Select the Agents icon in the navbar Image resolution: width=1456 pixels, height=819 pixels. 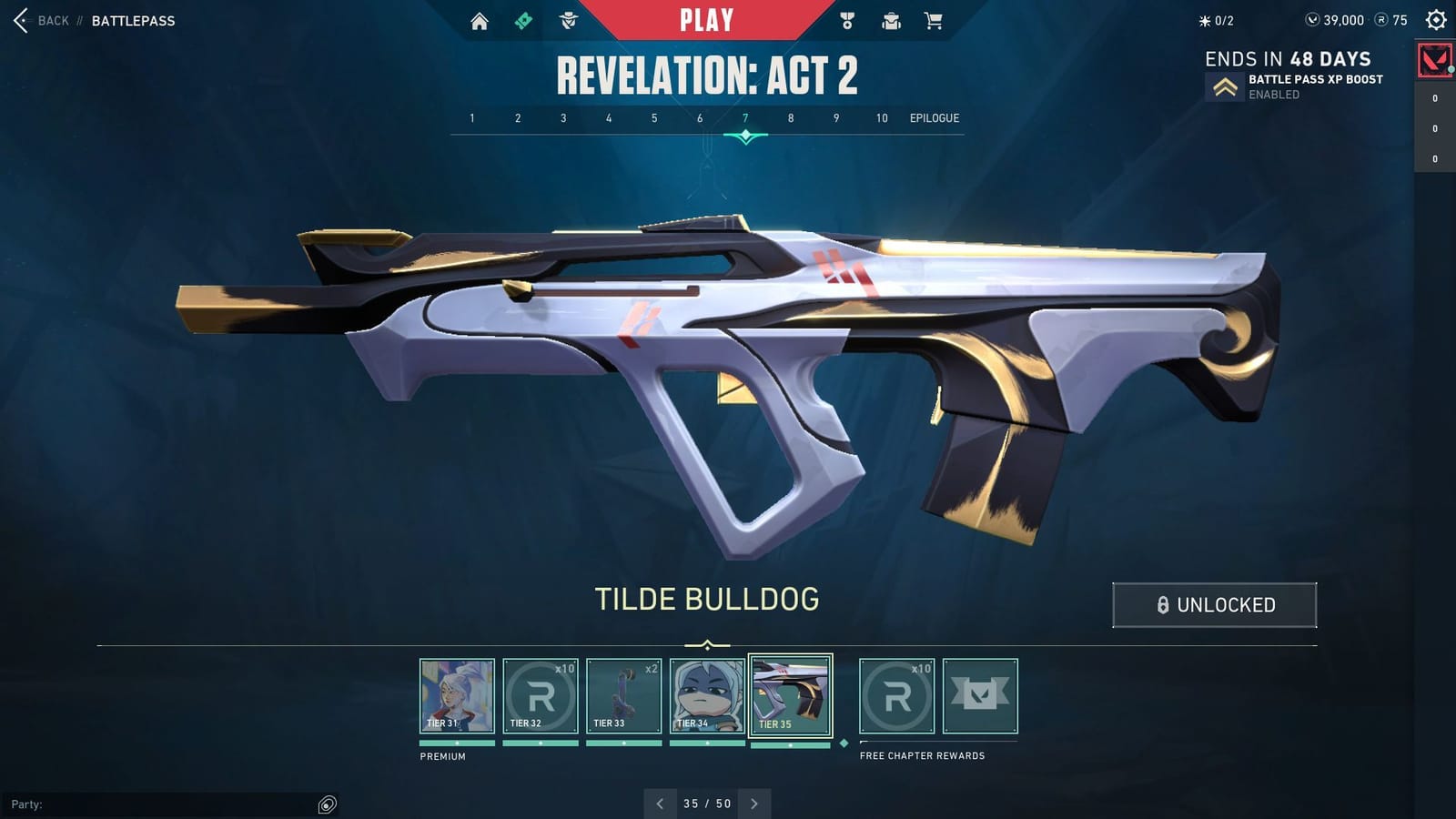coord(567,20)
